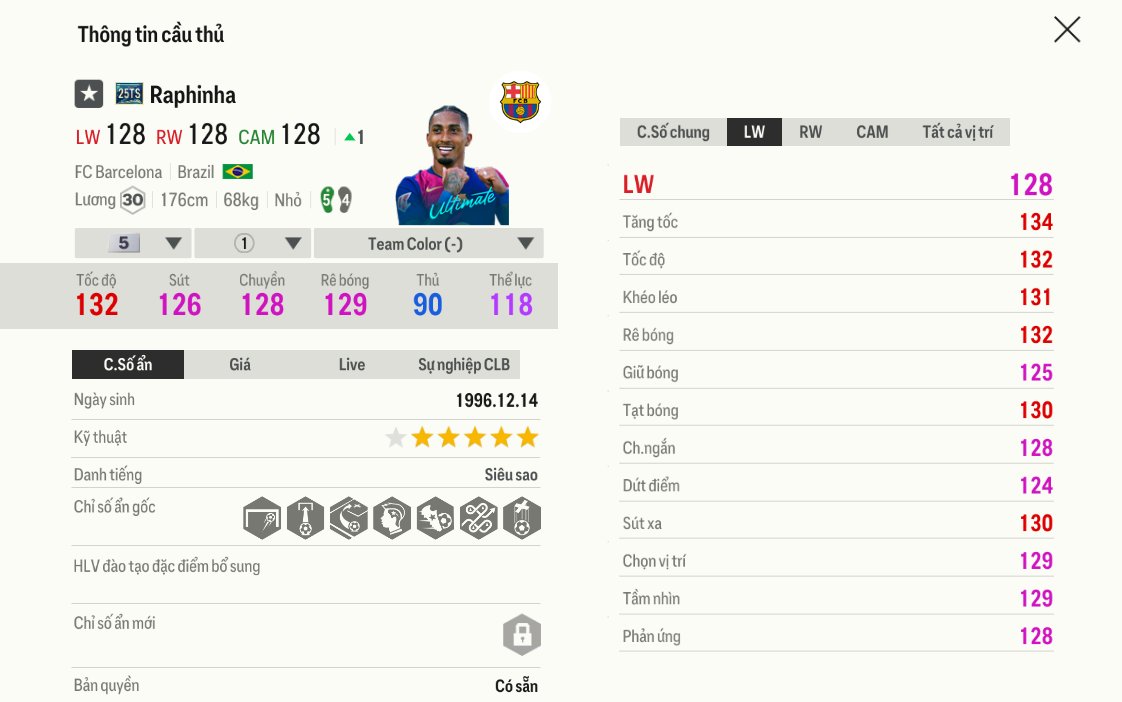Image resolution: width=1122 pixels, height=702 pixels.
Task: Click the FC Barcelona club crest
Action: [x=520, y=102]
